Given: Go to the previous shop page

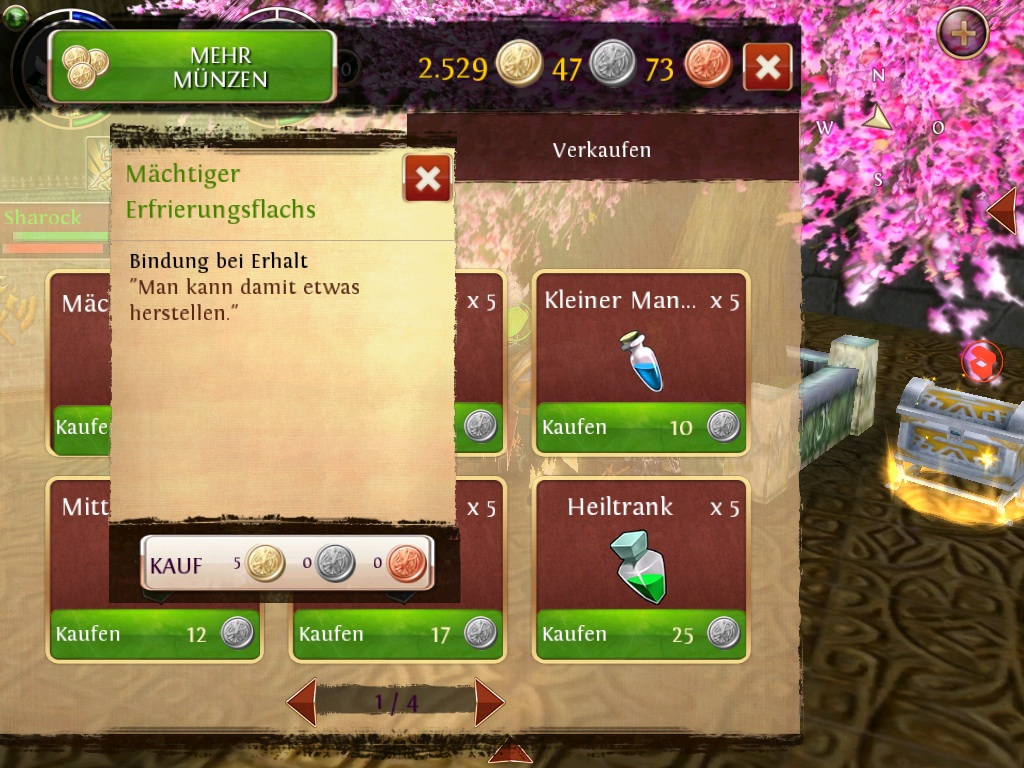Looking at the screenshot, I should point(302,702).
